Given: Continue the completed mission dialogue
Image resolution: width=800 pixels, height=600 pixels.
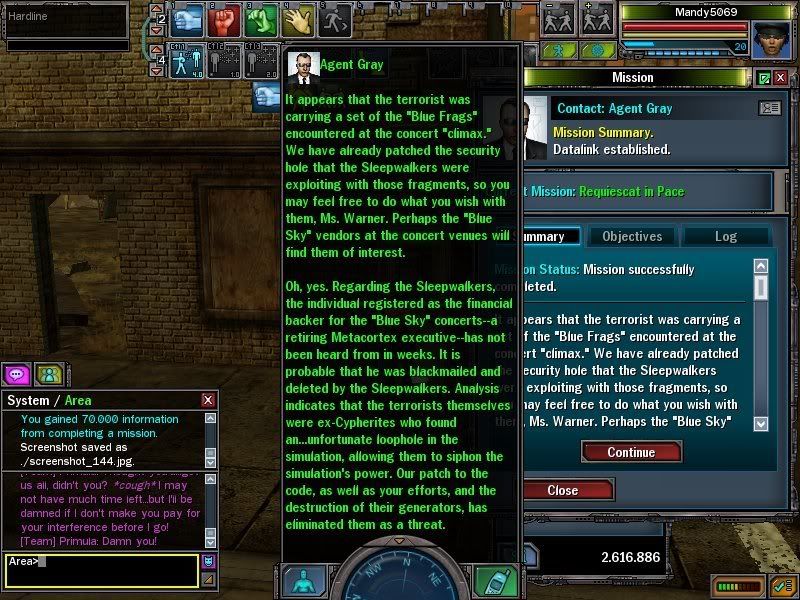Looking at the screenshot, I should tap(631, 452).
